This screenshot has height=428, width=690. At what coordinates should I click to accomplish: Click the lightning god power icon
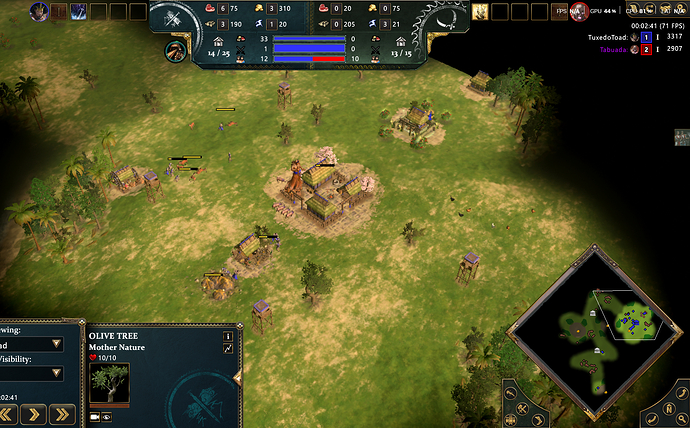[78, 12]
